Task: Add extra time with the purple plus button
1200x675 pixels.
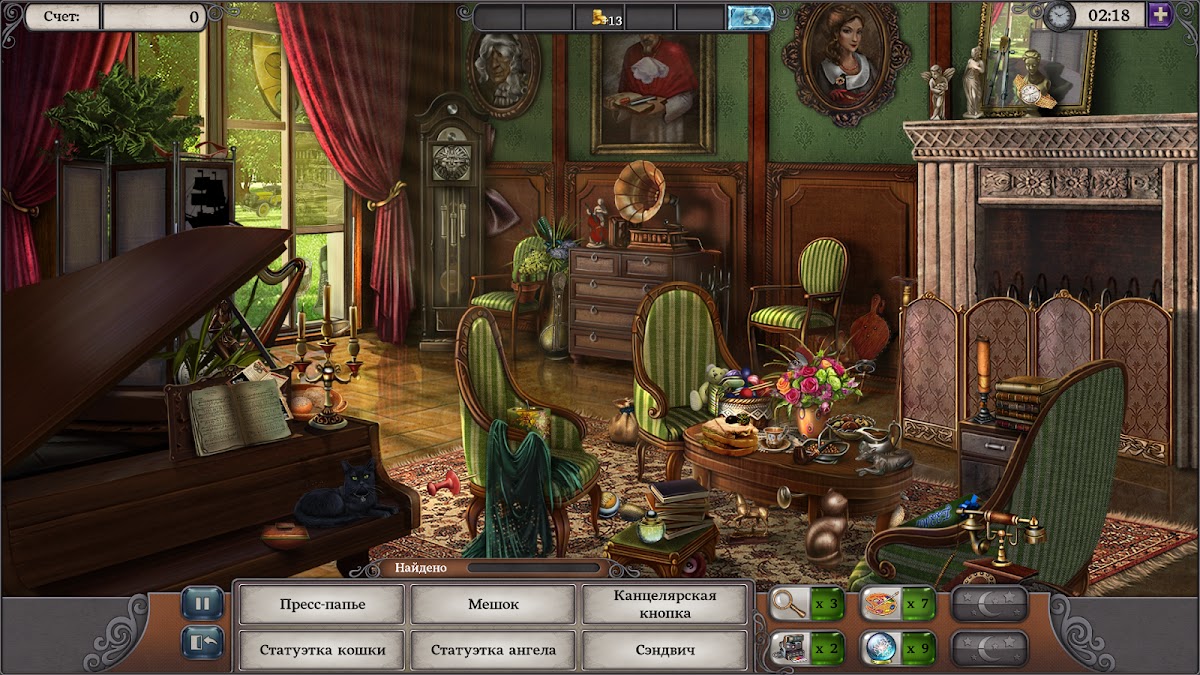Action: click(1160, 15)
